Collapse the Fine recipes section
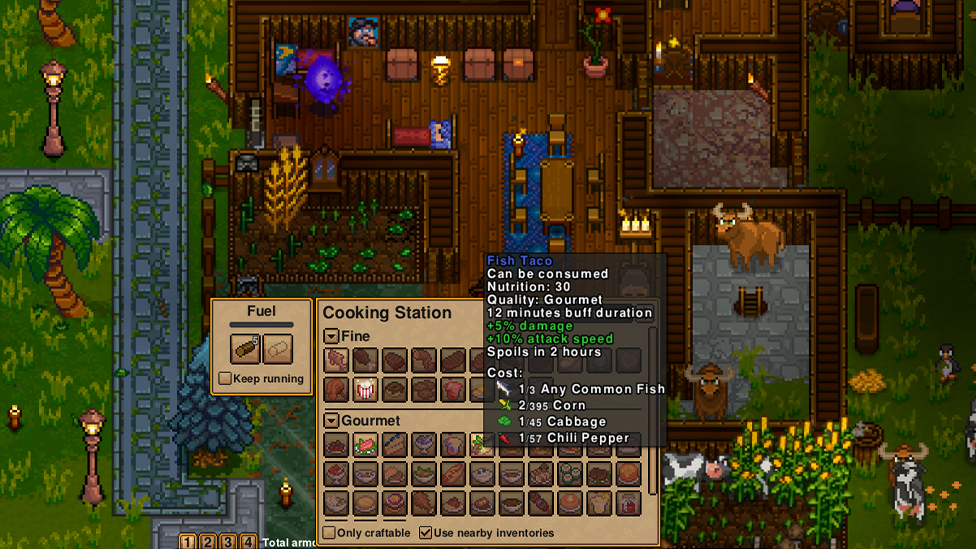The height and width of the screenshot is (549, 976). 331,337
